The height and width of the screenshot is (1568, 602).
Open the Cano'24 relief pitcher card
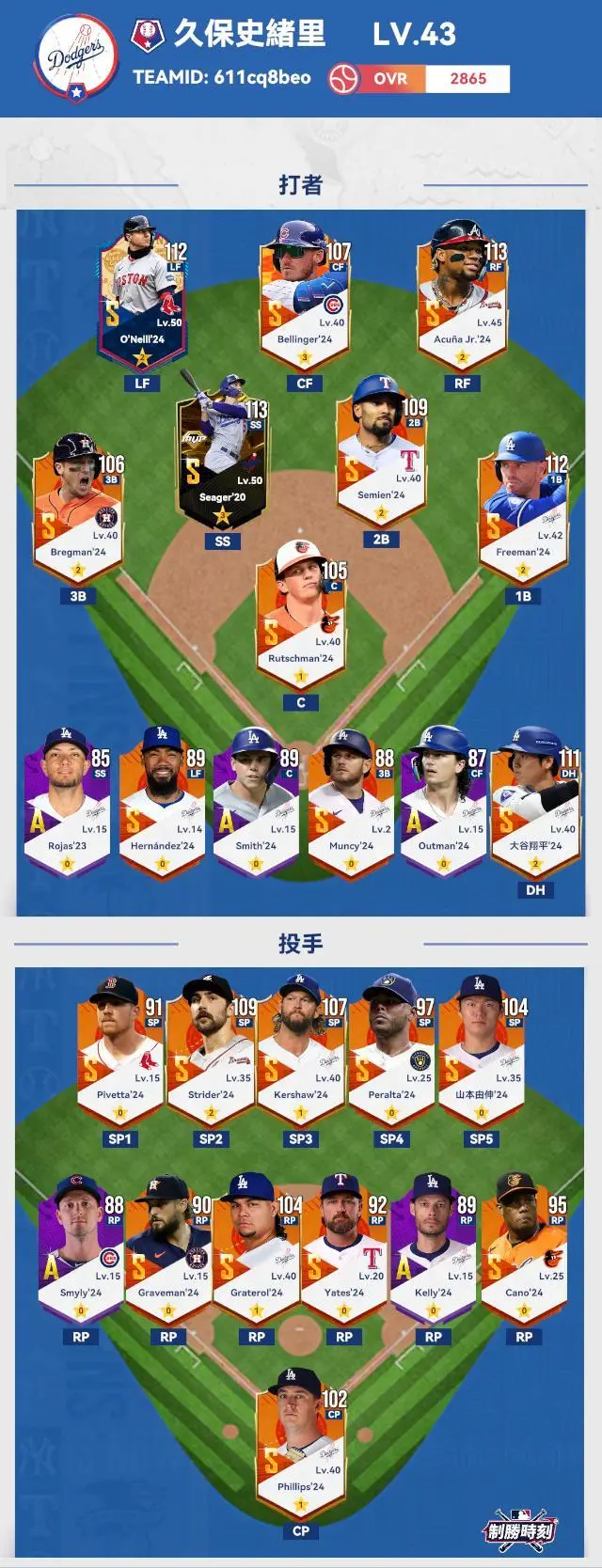pyautogui.click(x=524, y=1249)
